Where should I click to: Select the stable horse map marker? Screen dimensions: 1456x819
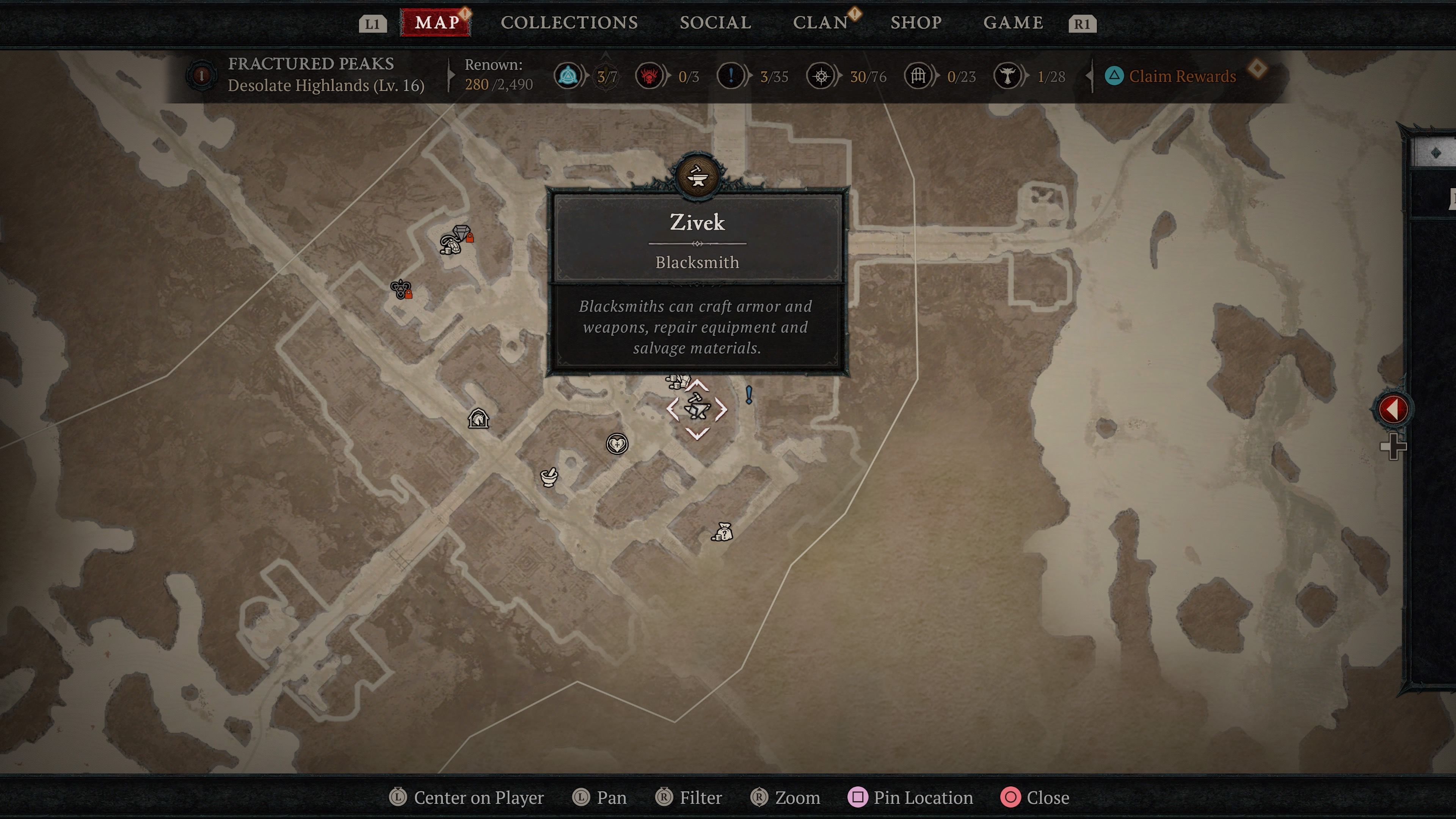[x=478, y=419]
